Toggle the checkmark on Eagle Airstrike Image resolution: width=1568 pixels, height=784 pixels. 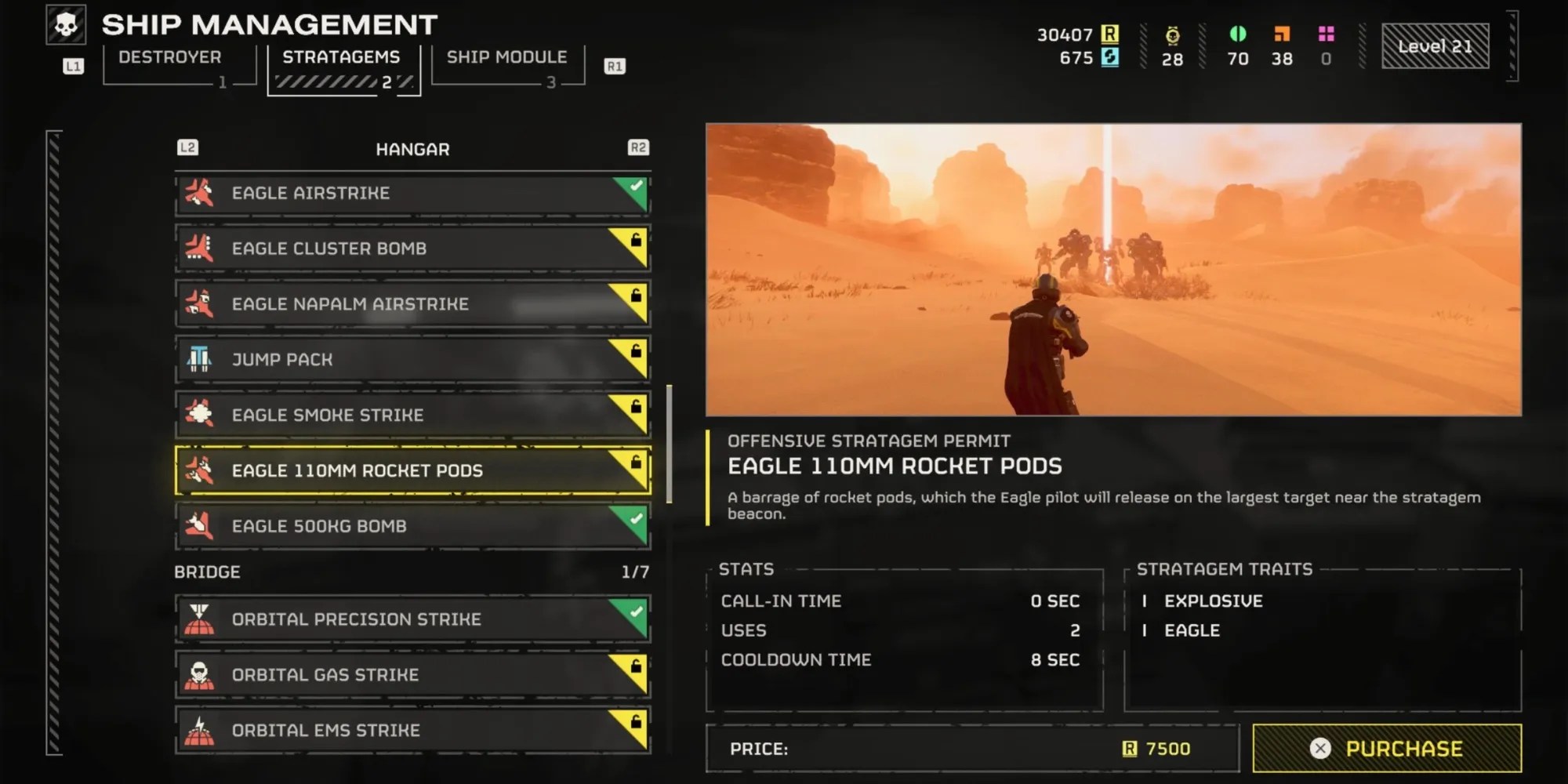[x=635, y=187]
